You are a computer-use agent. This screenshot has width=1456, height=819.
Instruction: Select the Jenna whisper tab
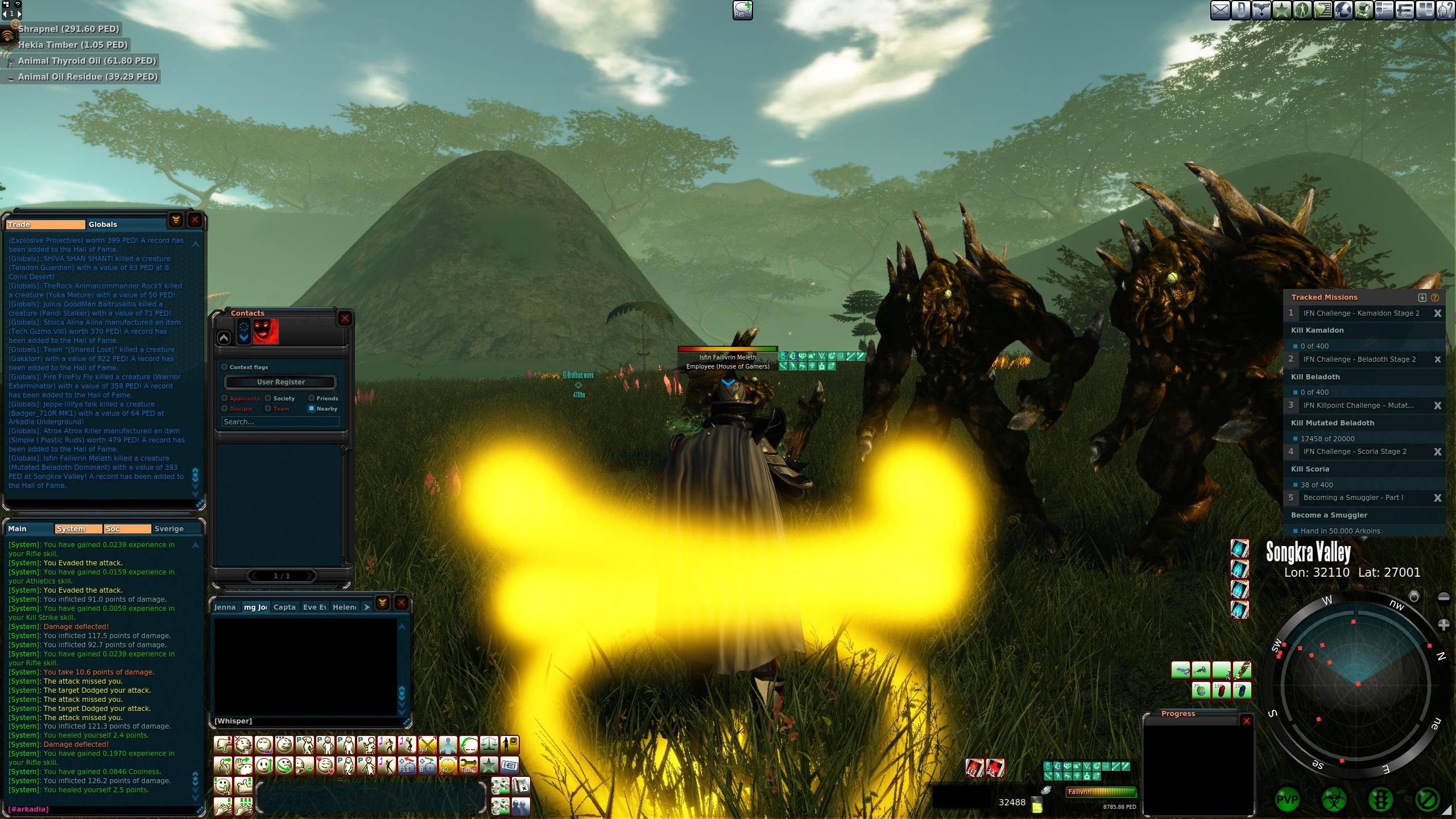(x=225, y=607)
